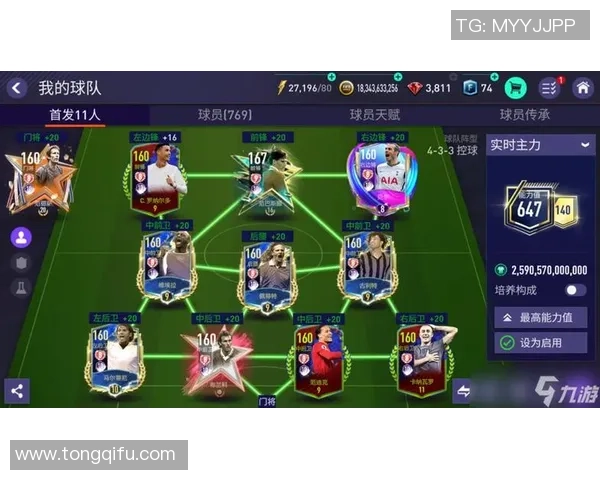Choose the C. Ronaldo 左边锋 card
The height and width of the screenshot is (480, 600).
pyautogui.click(x=155, y=178)
